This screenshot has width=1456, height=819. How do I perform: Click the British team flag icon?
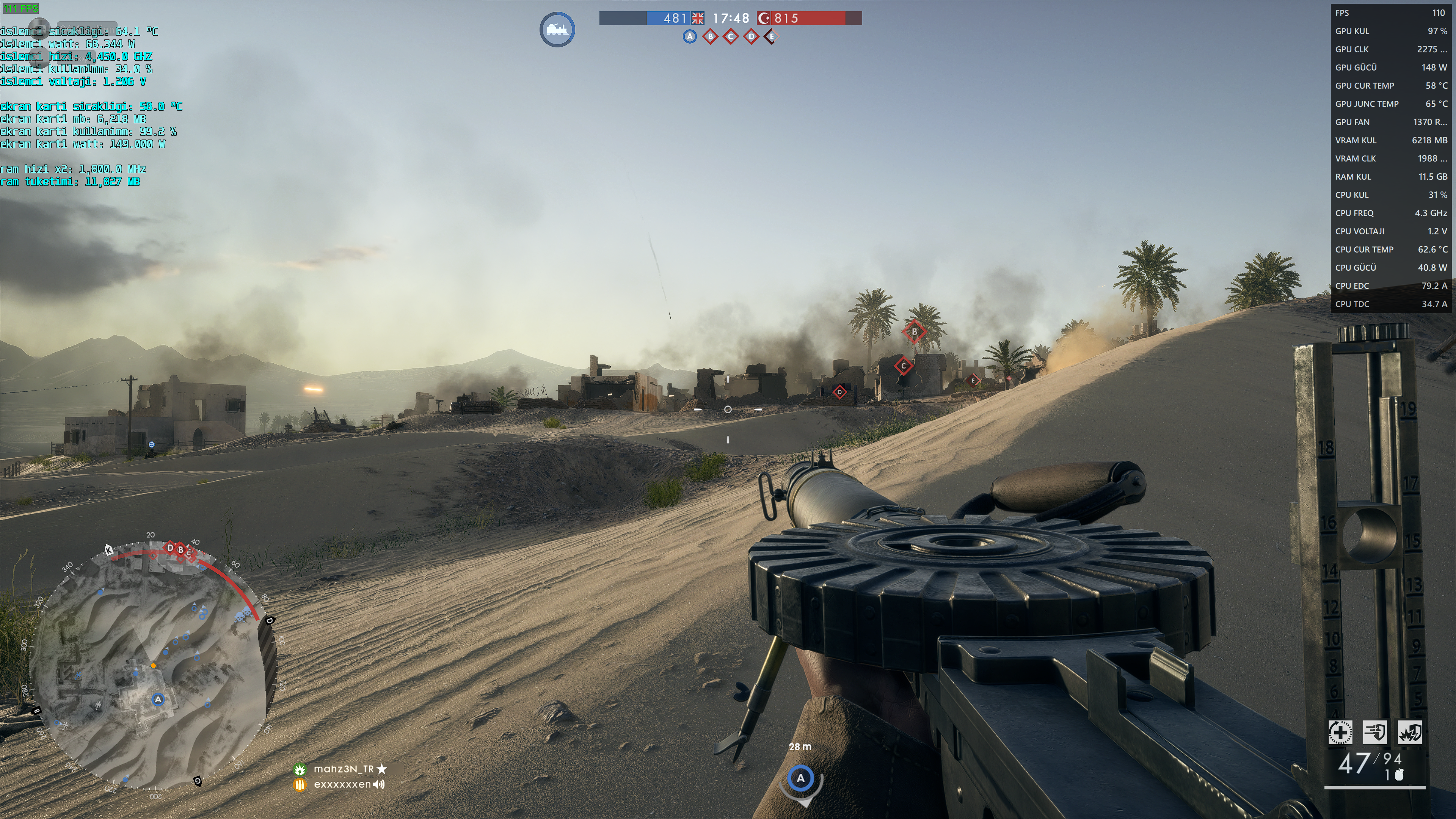click(x=698, y=19)
